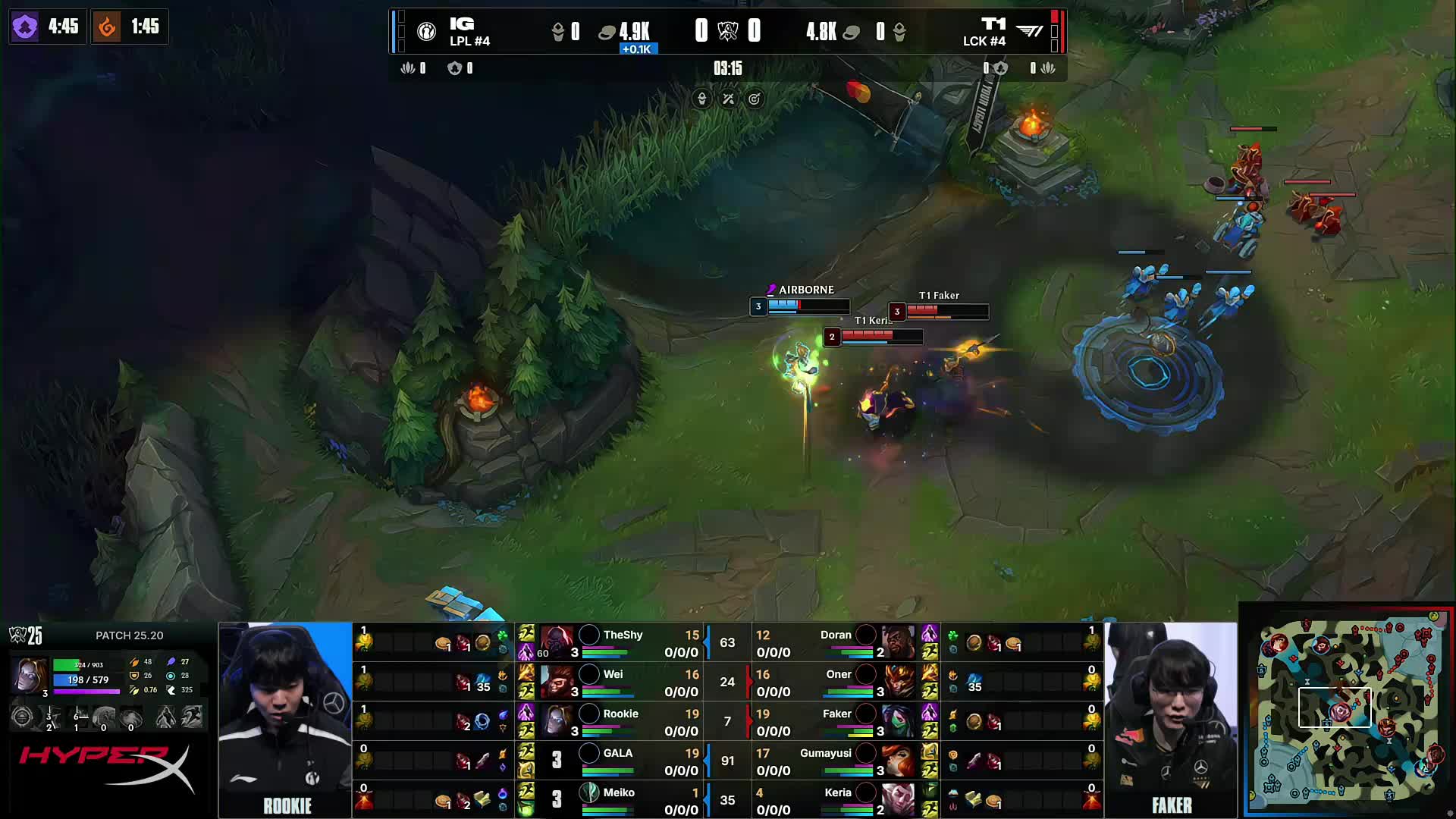
Task: Click the +0.1K gold difference indicator
Action: pyautogui.click(x=638, y=48)
